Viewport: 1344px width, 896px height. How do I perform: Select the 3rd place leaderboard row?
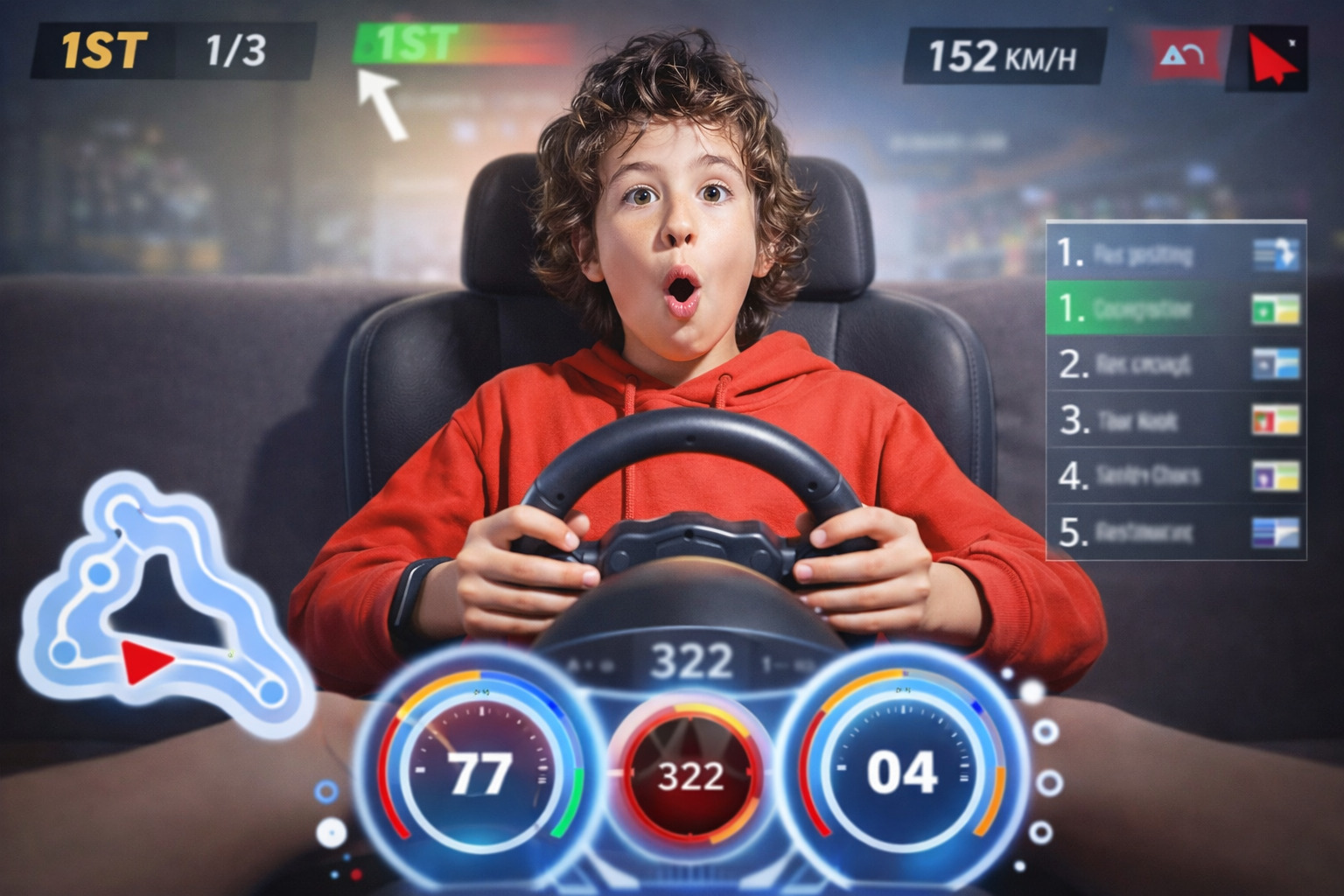(1175, 421)
